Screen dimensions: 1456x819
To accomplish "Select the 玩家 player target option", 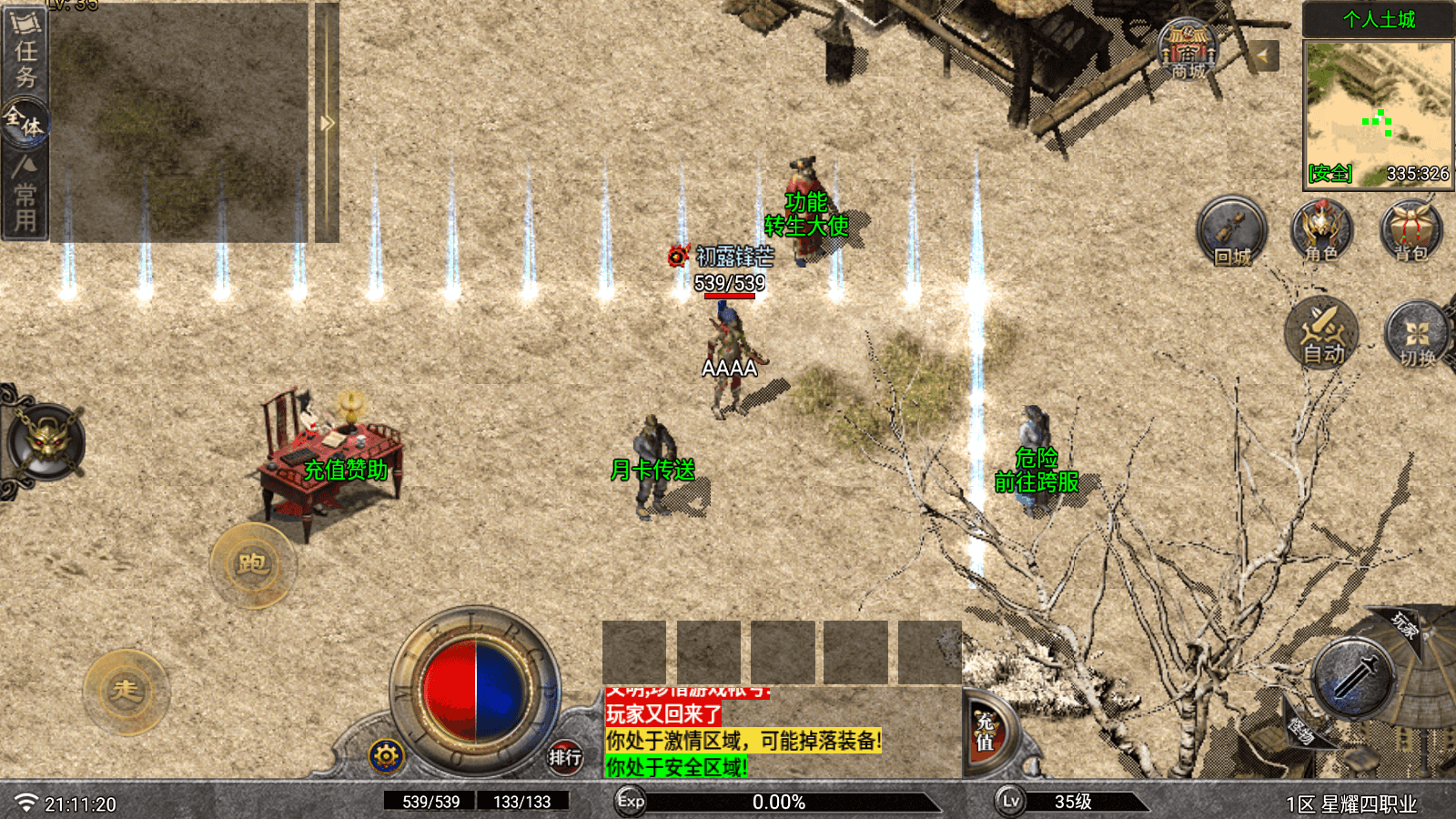I will [x=1404, y=625].
